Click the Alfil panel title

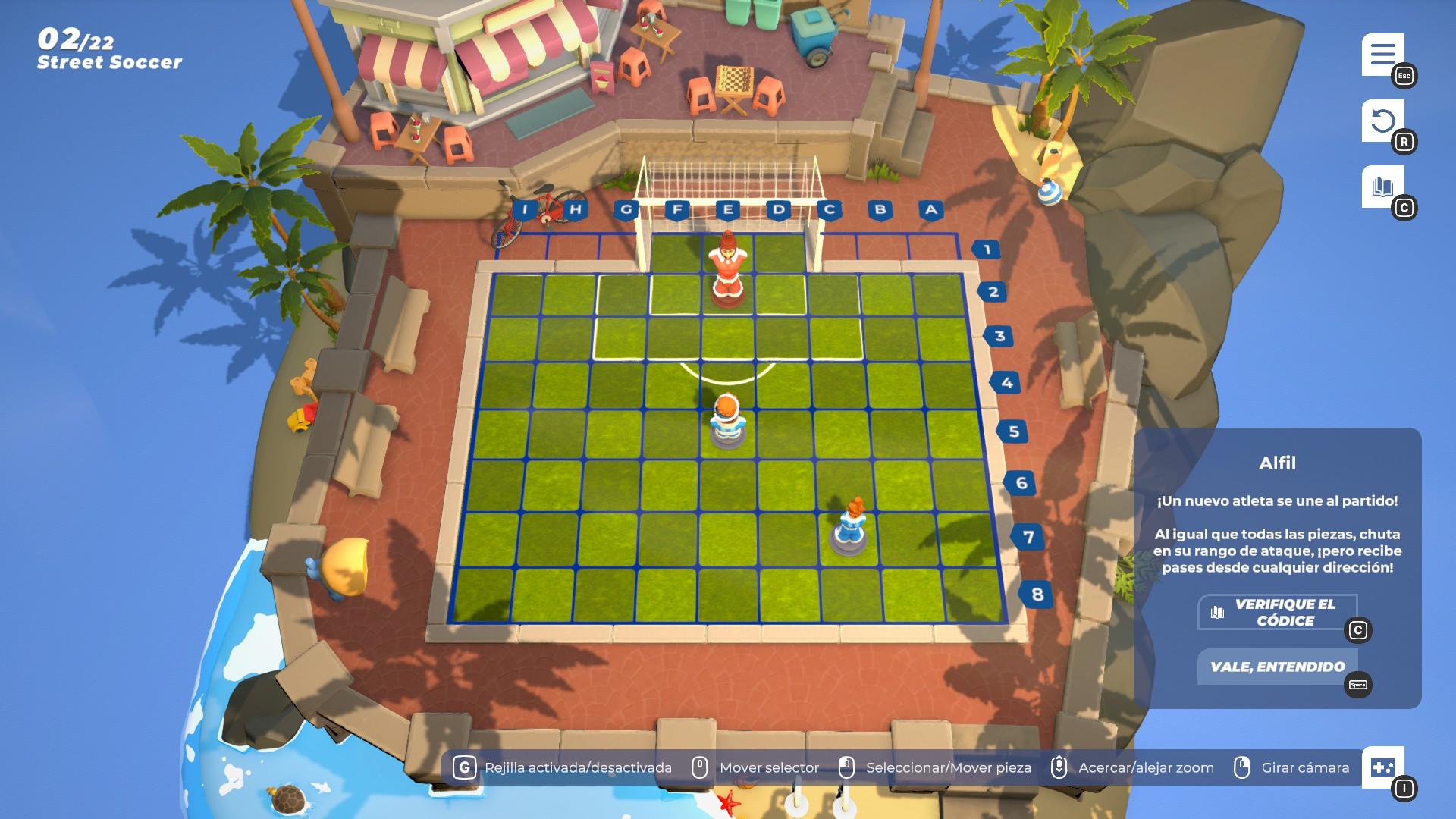point(1279,463)
